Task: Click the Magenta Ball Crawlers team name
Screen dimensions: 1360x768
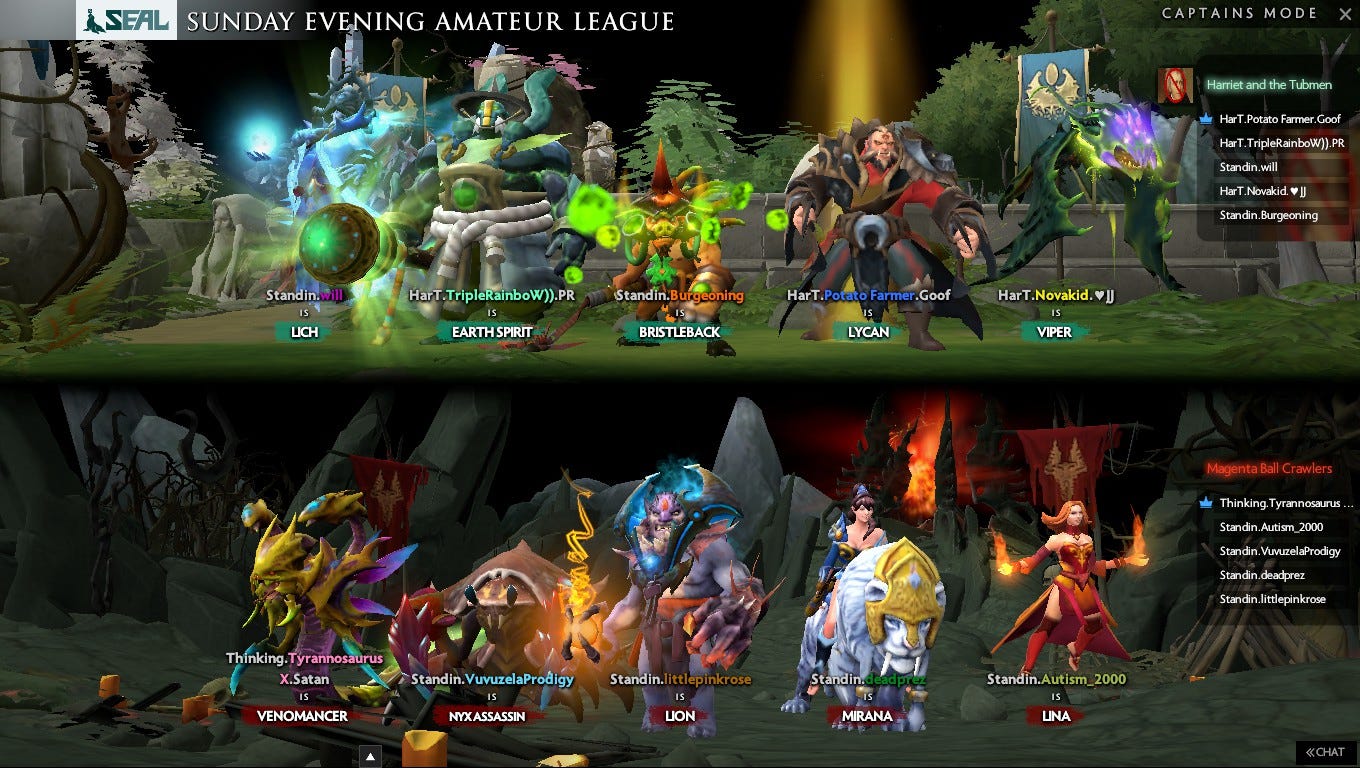Action: (x=1268, y=468)
